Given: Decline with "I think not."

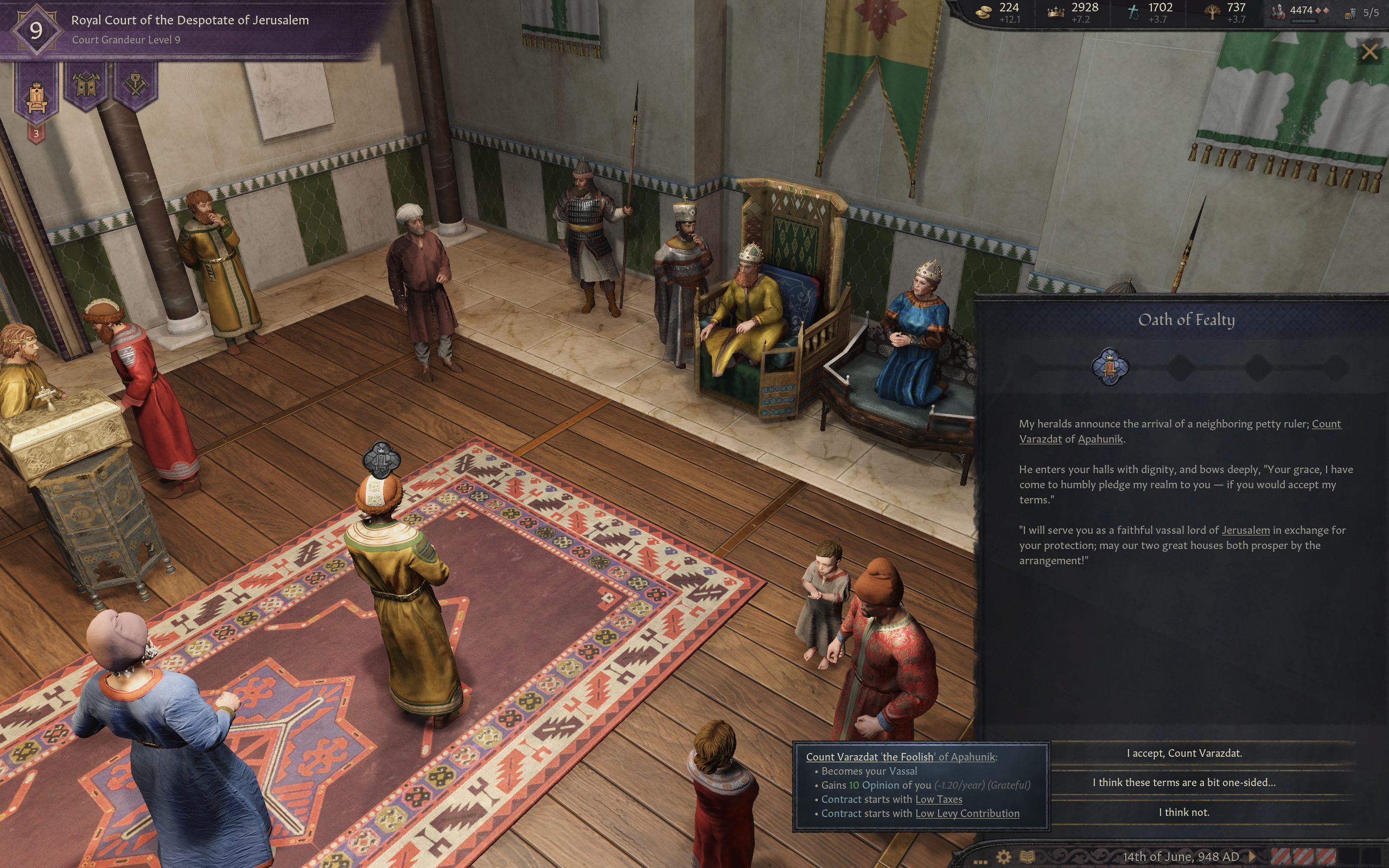Looking at the screenshot, I should (x=1183, y=812).
